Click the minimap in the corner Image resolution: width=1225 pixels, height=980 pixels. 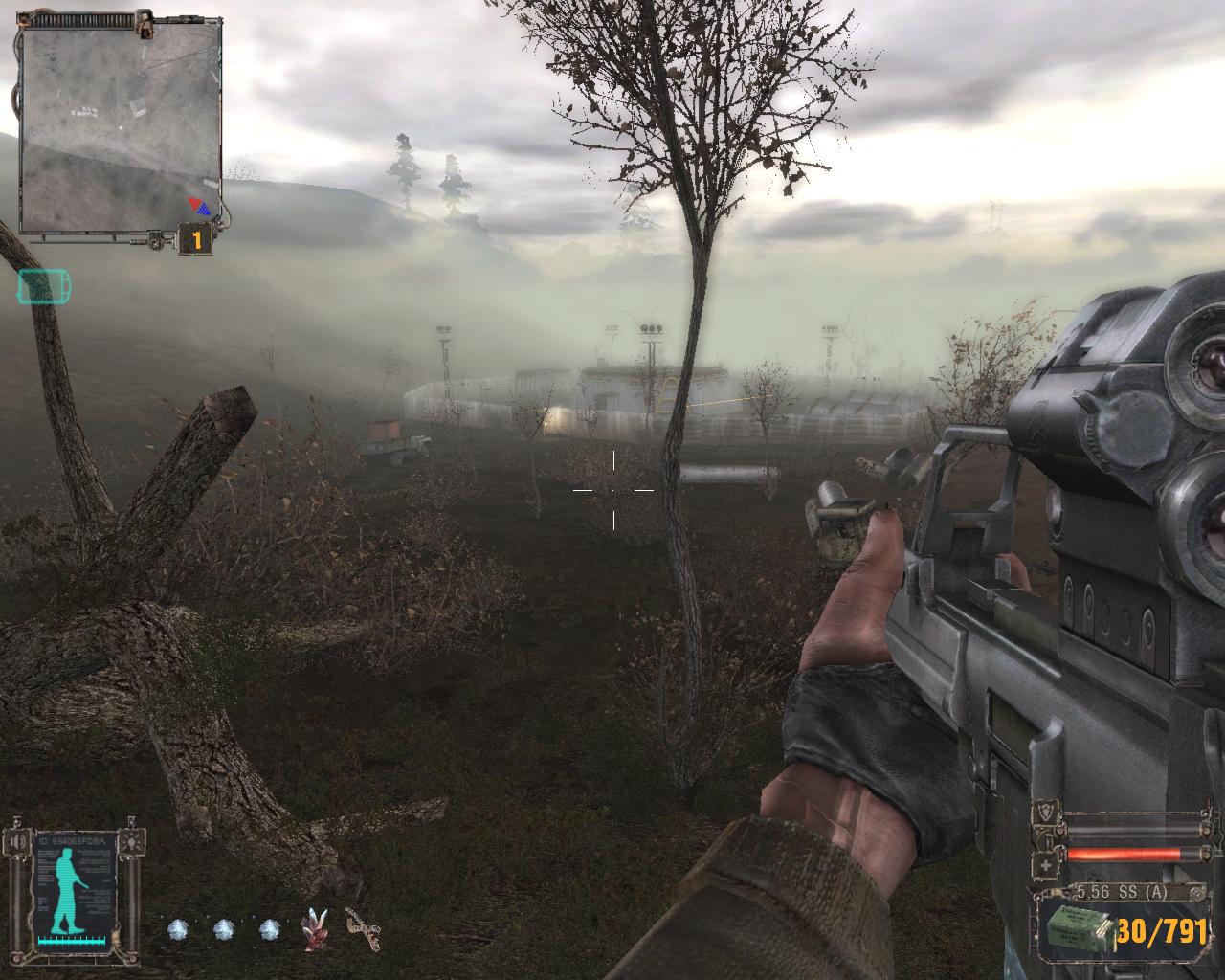click(x=121, y=128)
